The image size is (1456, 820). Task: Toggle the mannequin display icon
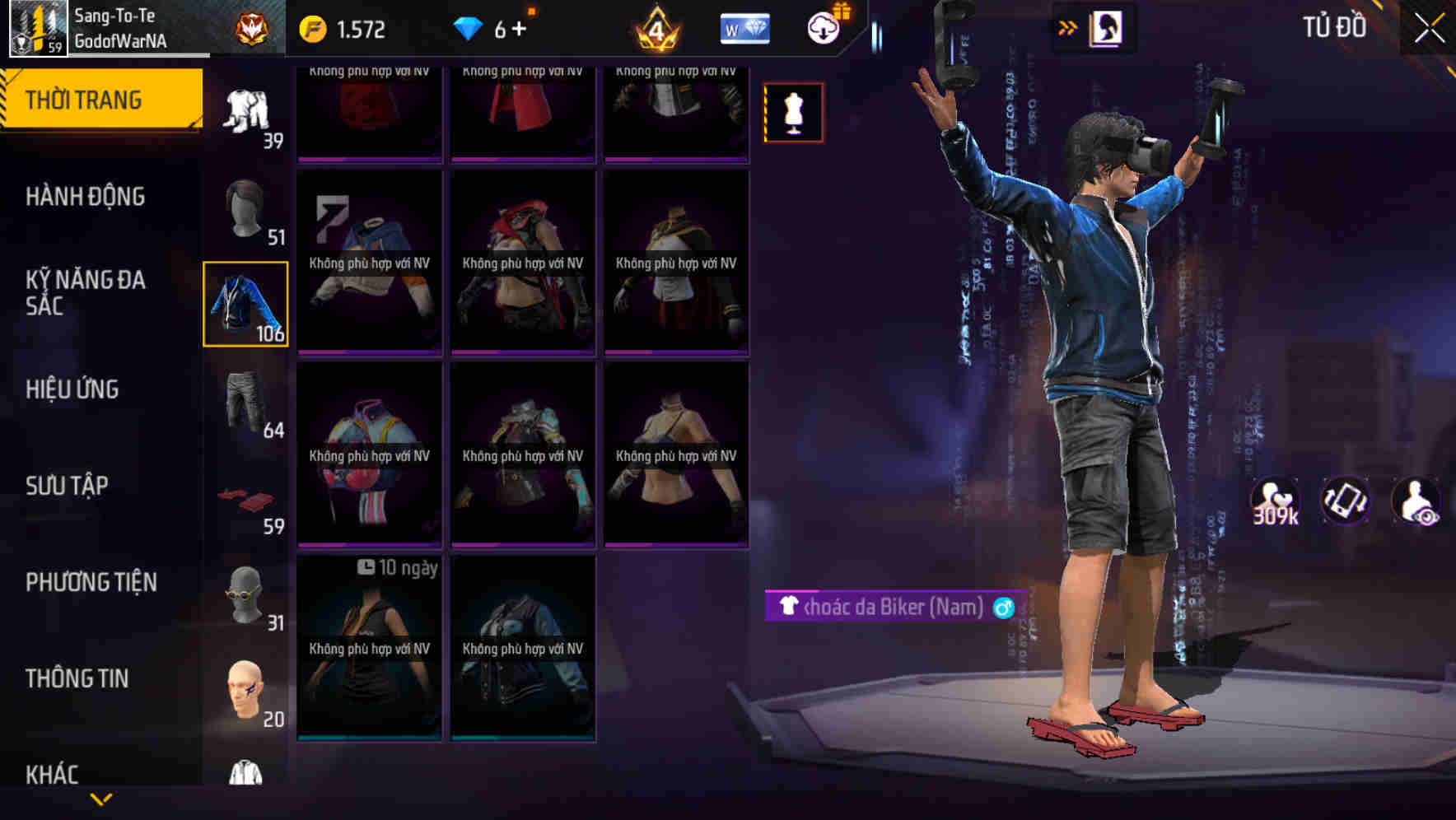click(792, 113)
